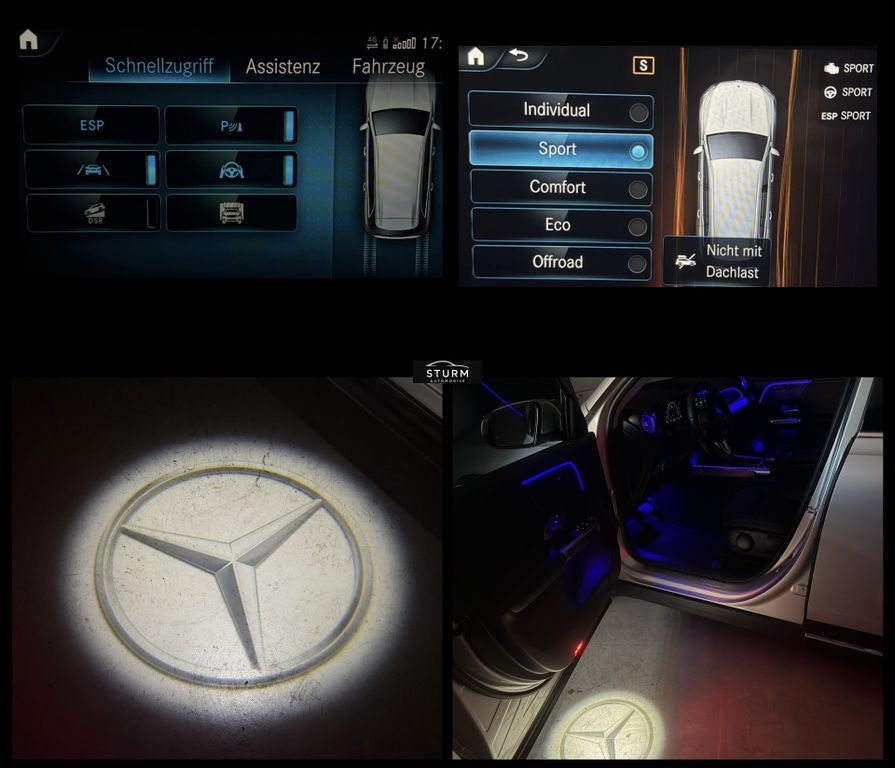Screen dimensions: 895x768
Task: Toggle the lane keeping assist button
Action: [x=91, y=170]
